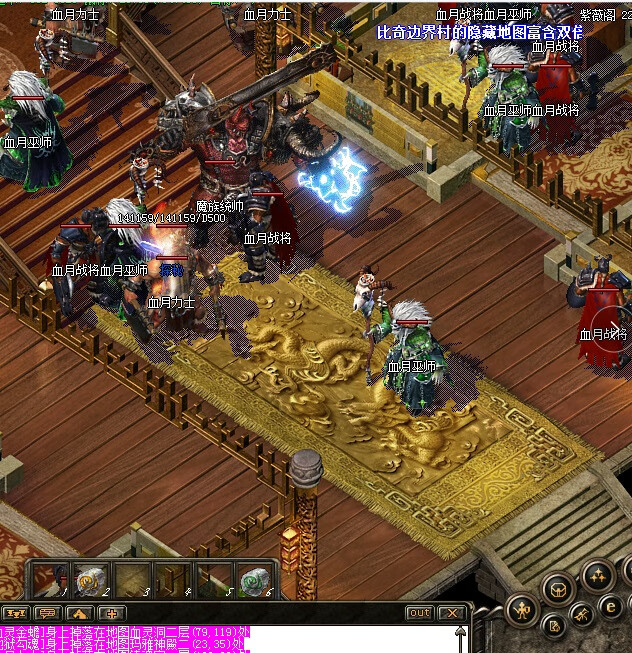This screenshot has width=632, height=653.
Task: Click the first chat filter button
Action: coord(14,612)
